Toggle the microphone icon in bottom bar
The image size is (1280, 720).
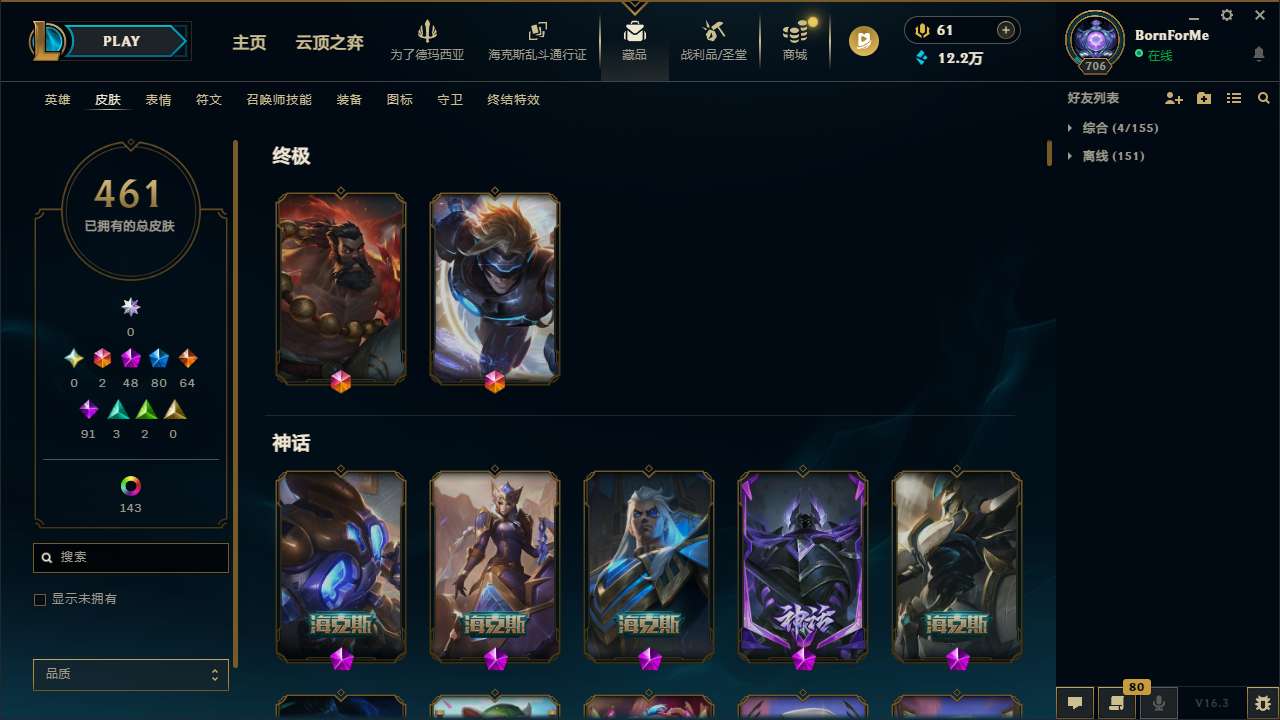click(x=1158, y=702)
